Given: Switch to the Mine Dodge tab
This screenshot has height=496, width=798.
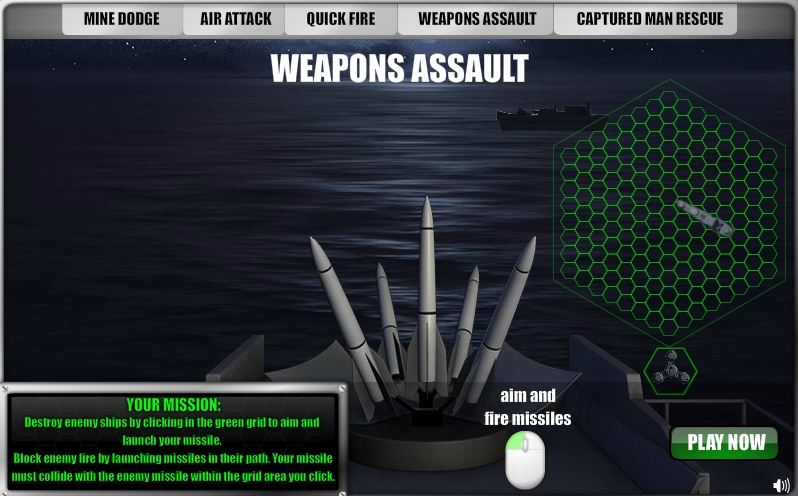Looking at the screenshot, I should pos(121,19).
